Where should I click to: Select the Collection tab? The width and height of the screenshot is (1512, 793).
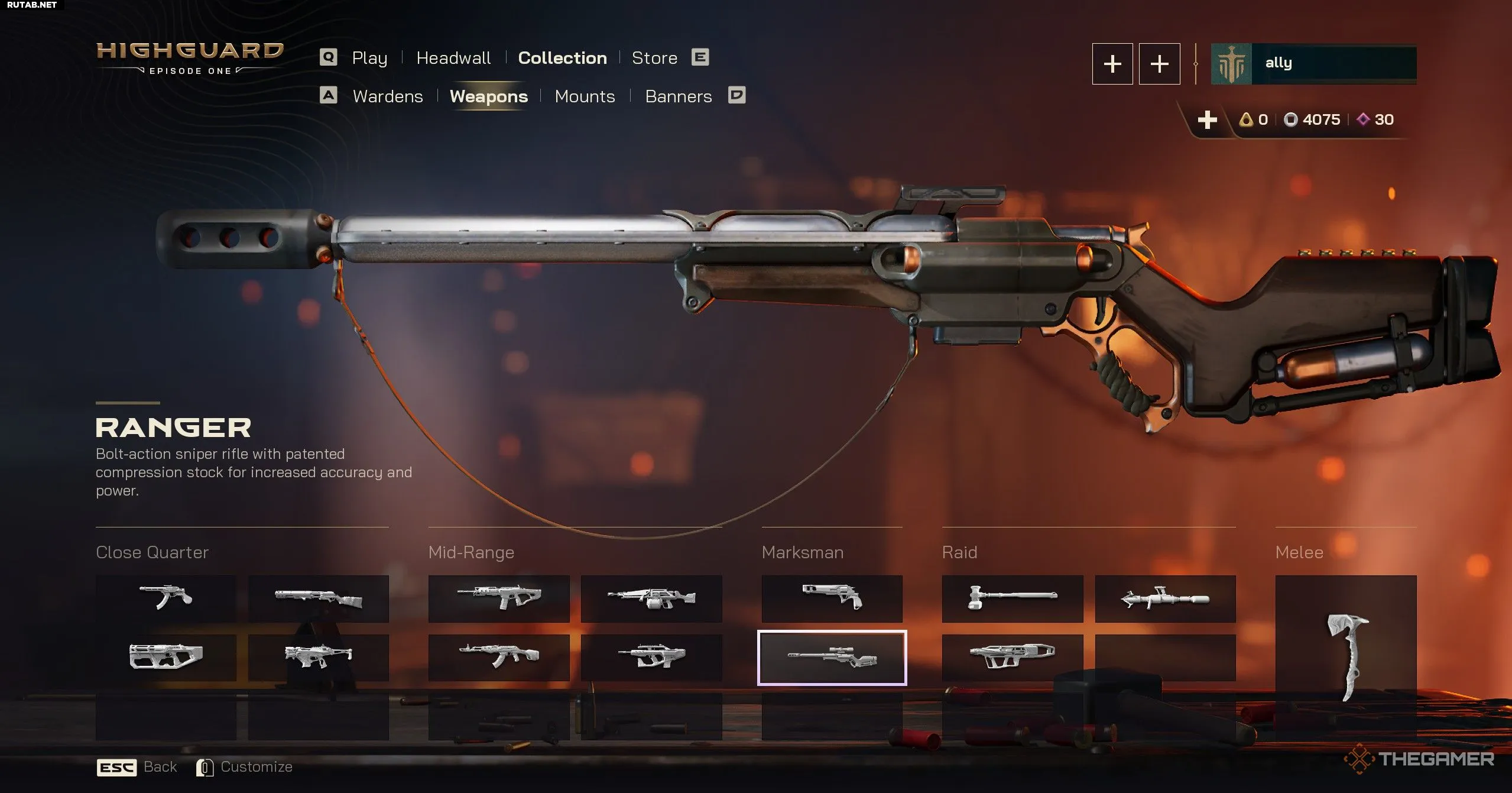[x=562, y=58]
